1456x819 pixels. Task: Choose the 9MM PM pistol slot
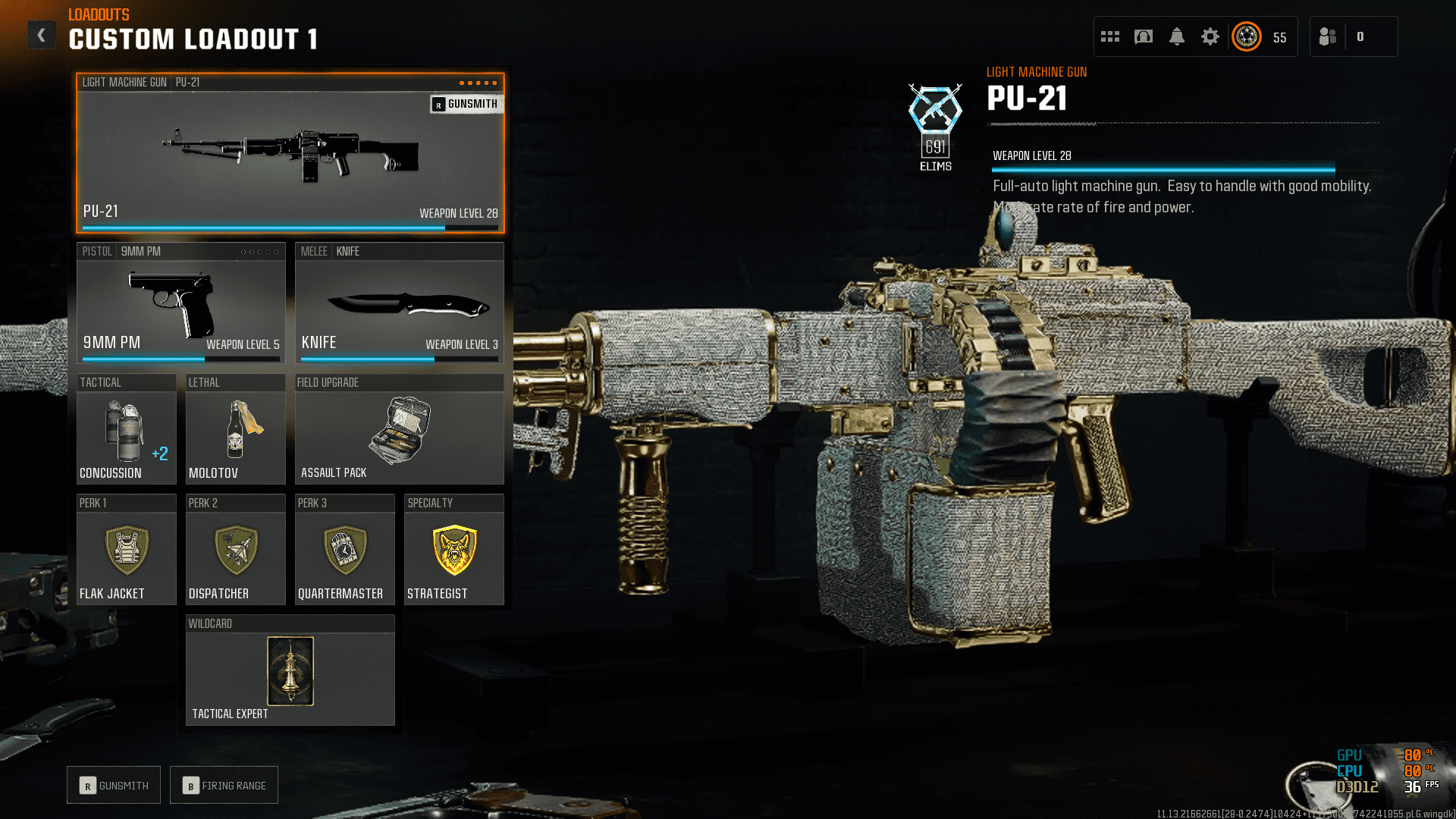tap(180, 303)
